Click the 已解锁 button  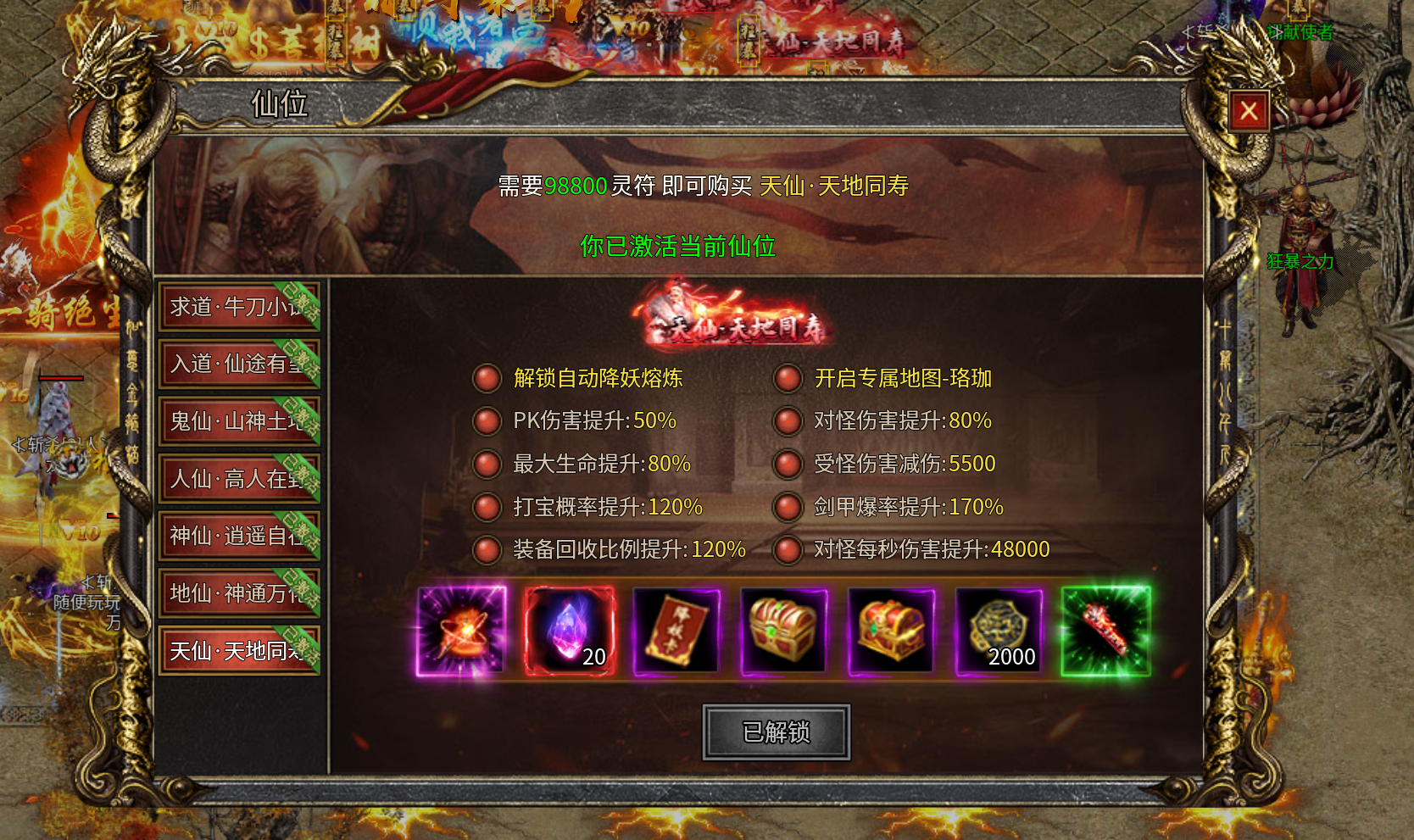click(x=775, y=731)
